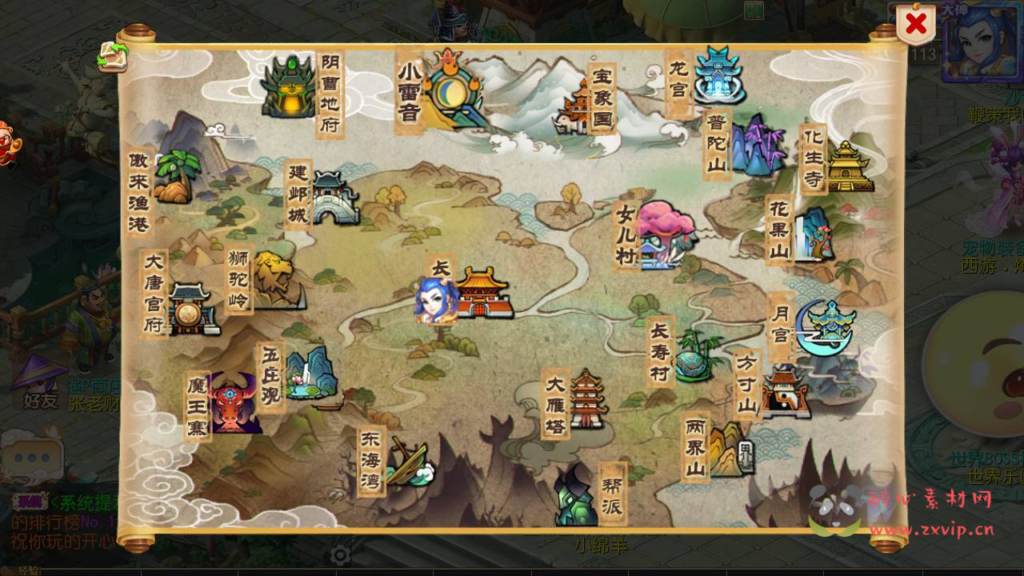The height and width of the screenshot is (576, 1024).
Task: Select 普陀山 on the map
Action: (x=756, y=147)
